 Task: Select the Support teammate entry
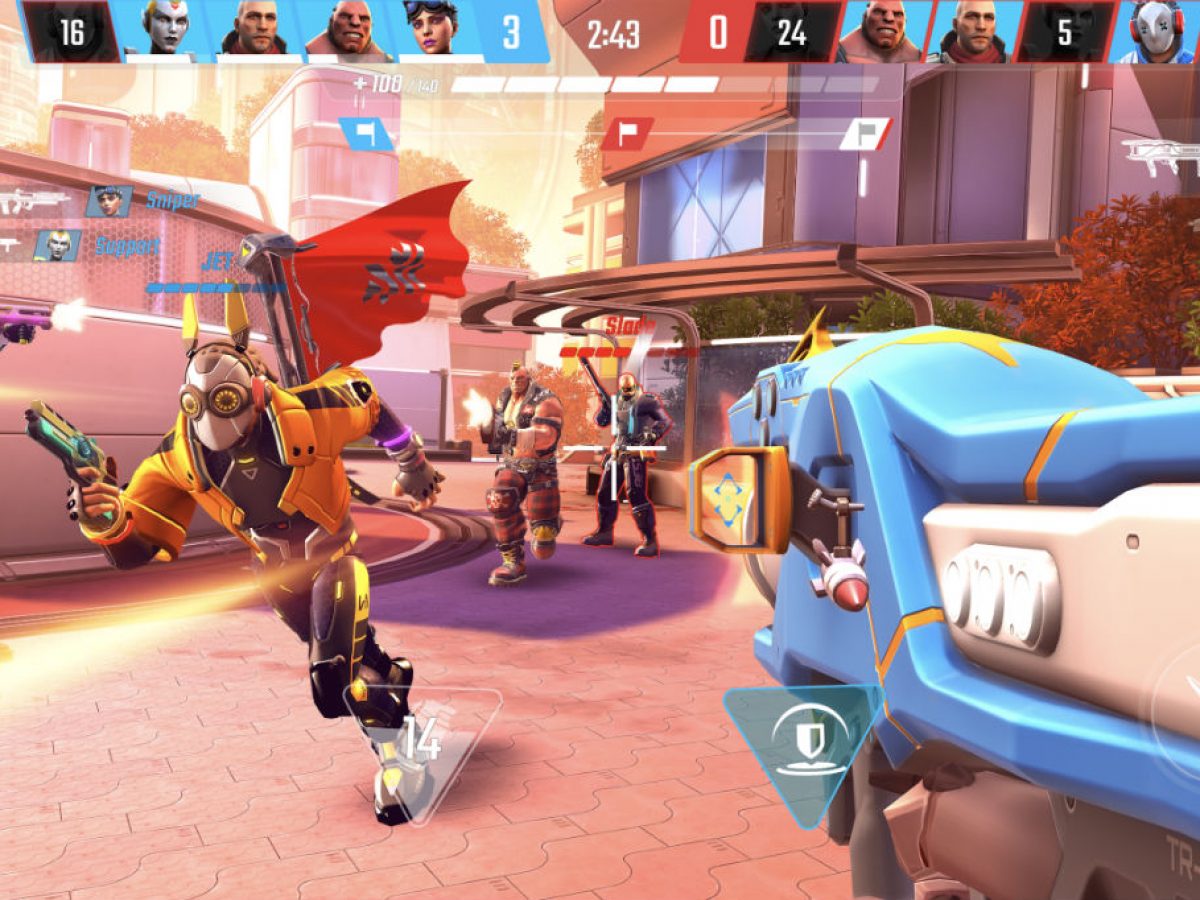coord(57,245)
